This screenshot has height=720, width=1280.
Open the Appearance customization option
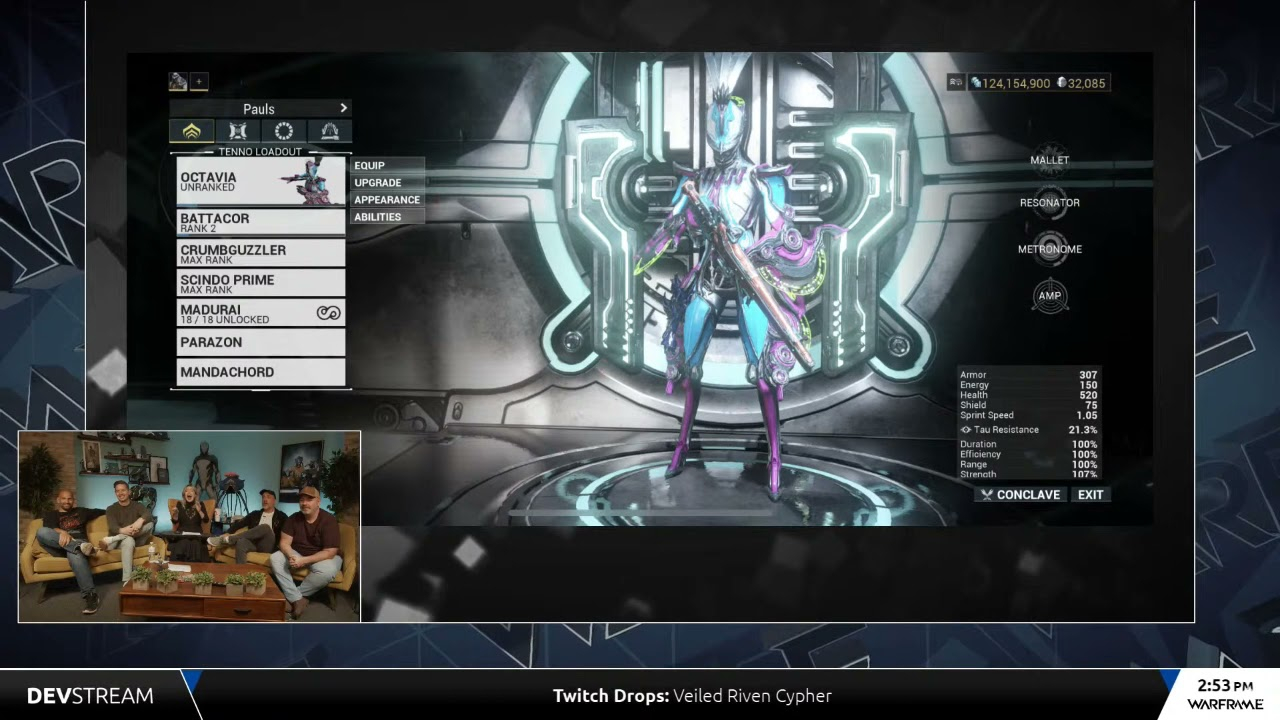pyautogui.click(x=387, y=199)
